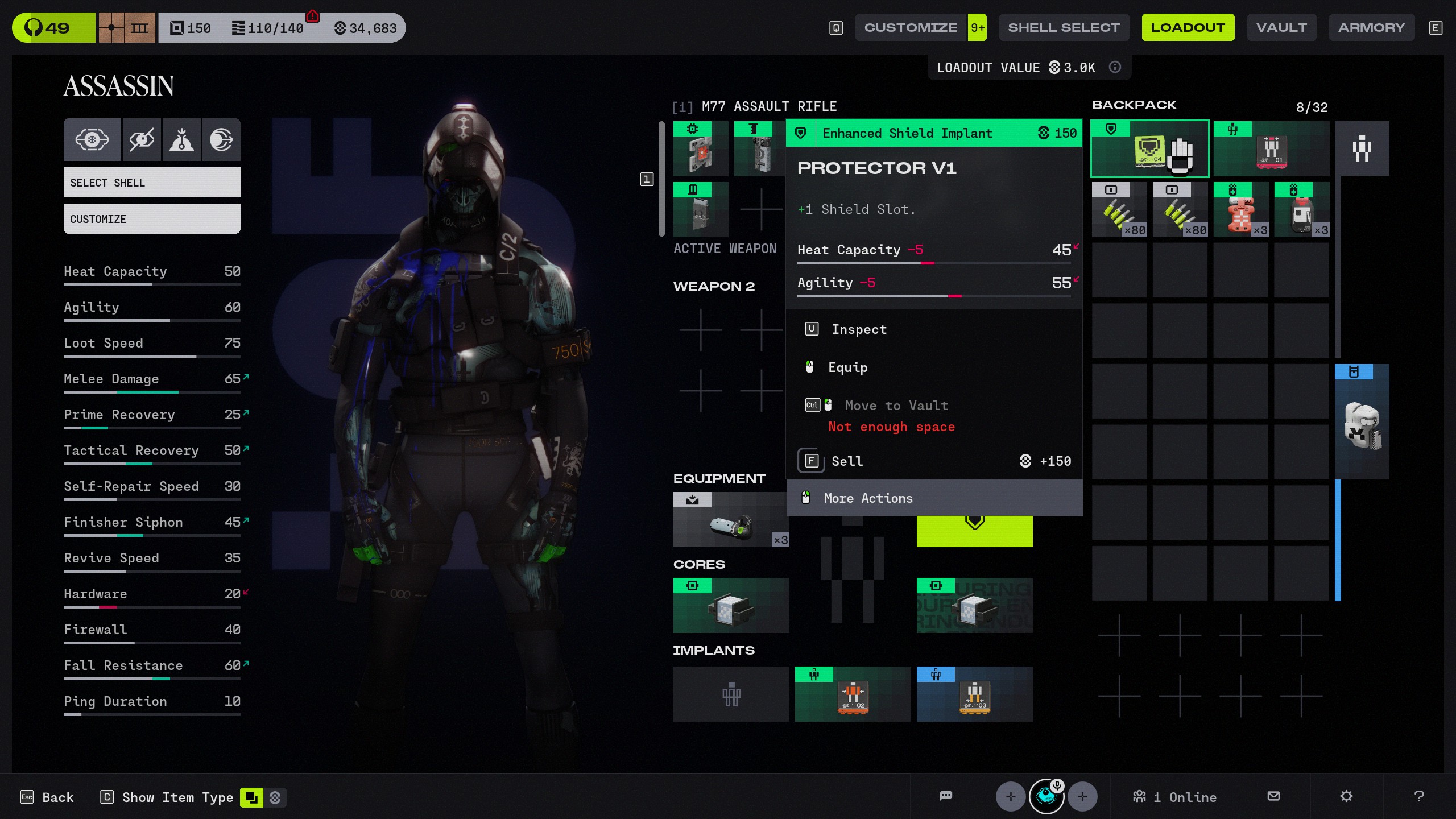Switch to the Vault tab
The width and height of the screenshot is (1456, 819).
1281,27
